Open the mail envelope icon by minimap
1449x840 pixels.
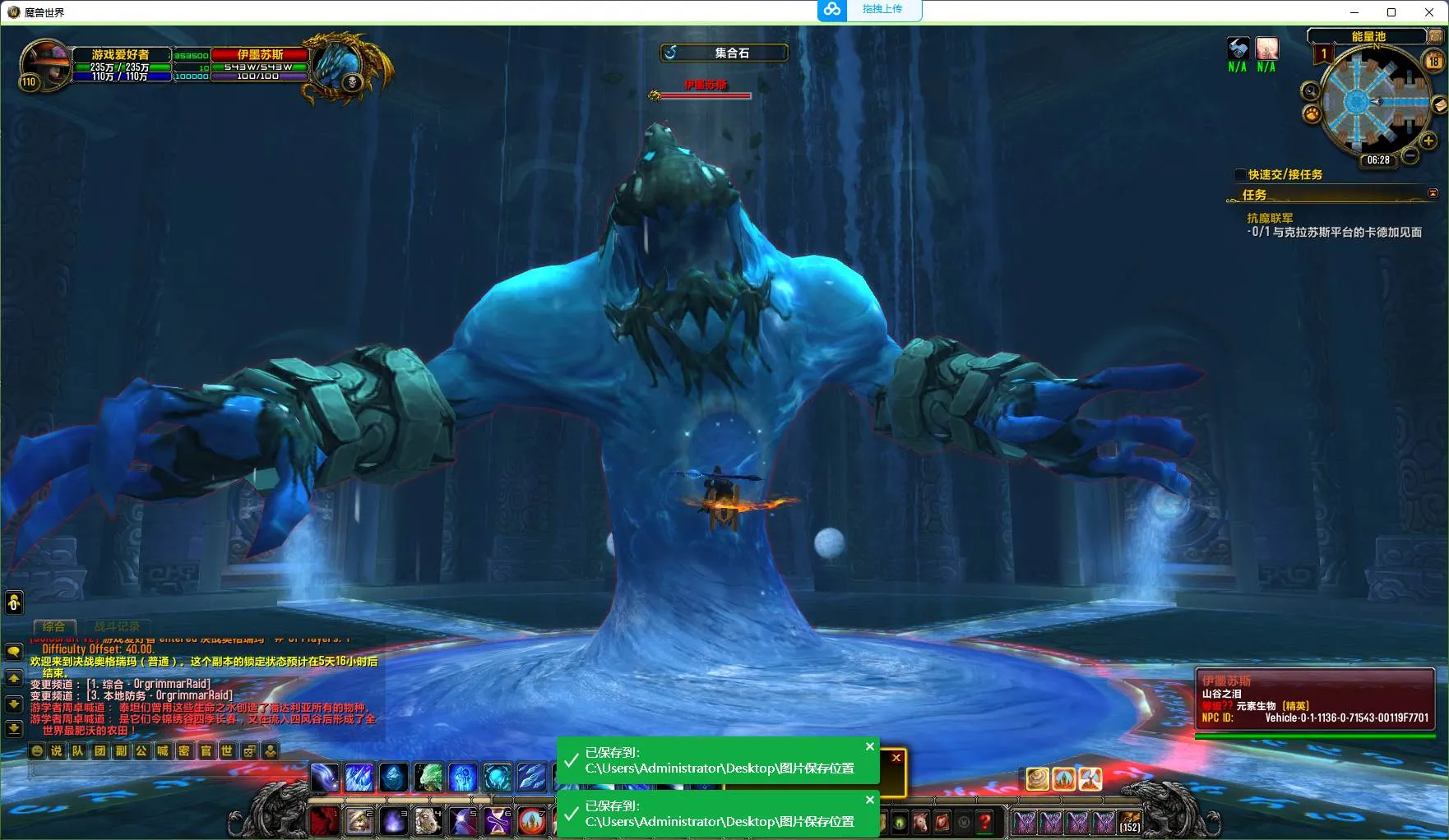1439,105
